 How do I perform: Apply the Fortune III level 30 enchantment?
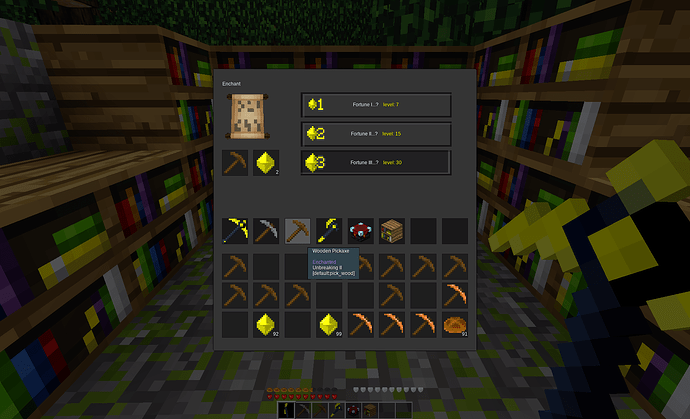pos(376,162)
